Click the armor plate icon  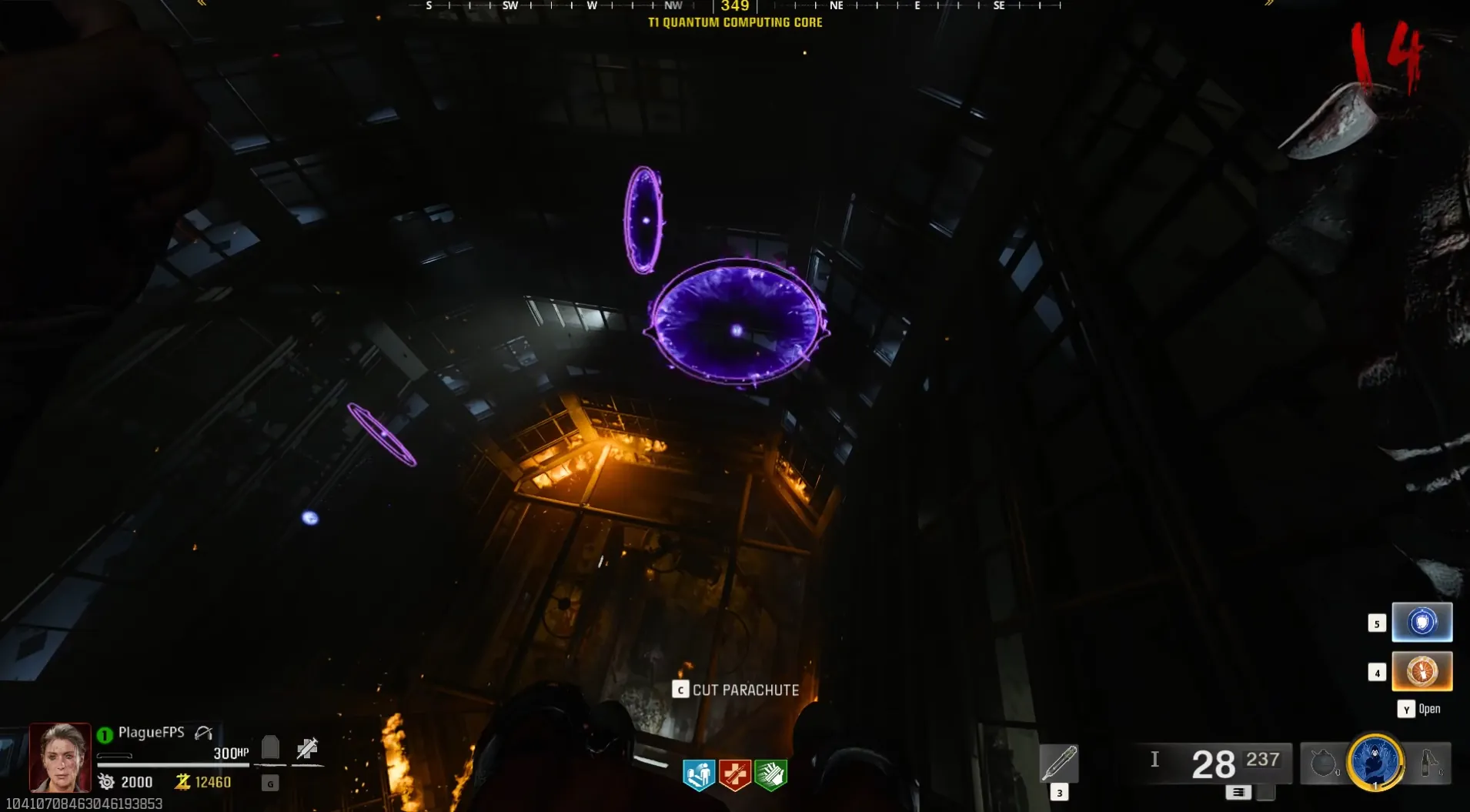270,747
